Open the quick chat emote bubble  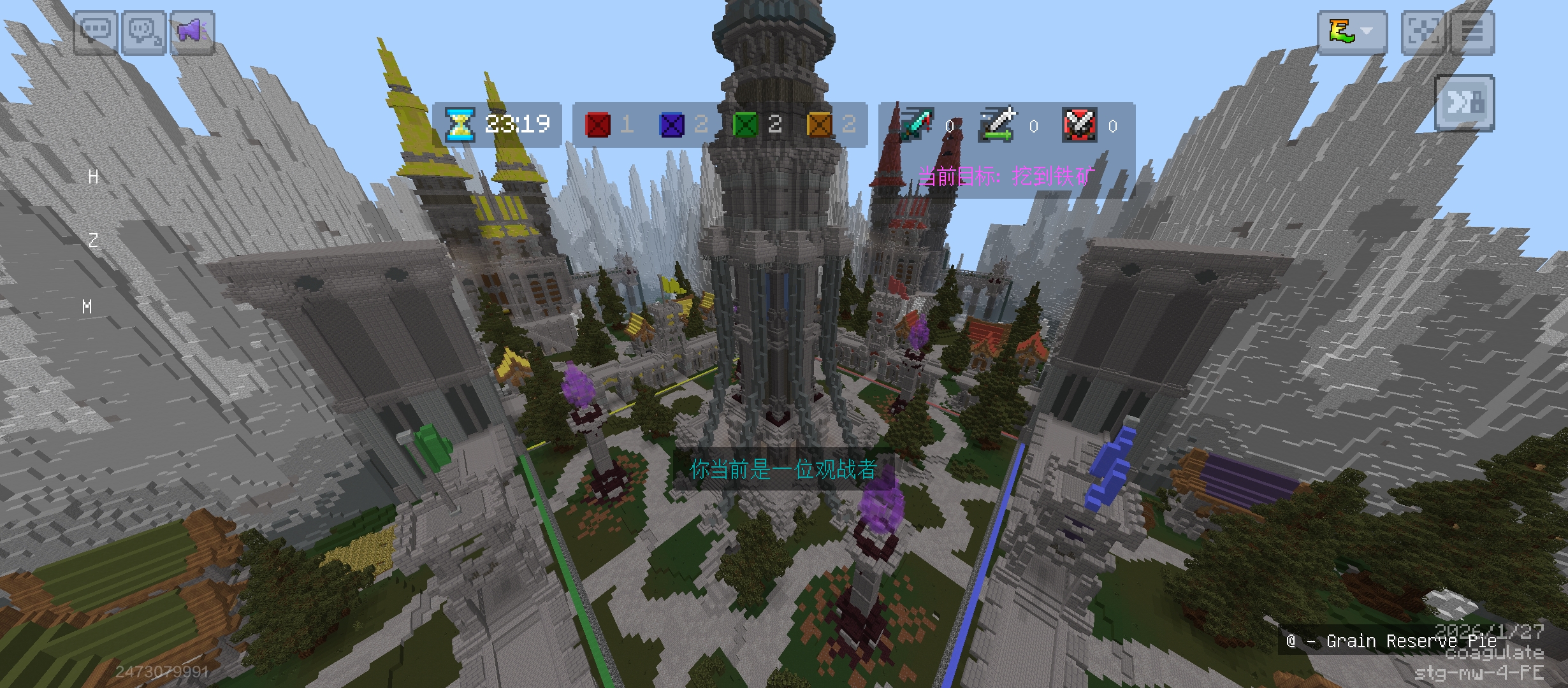(x=144, y=32)
